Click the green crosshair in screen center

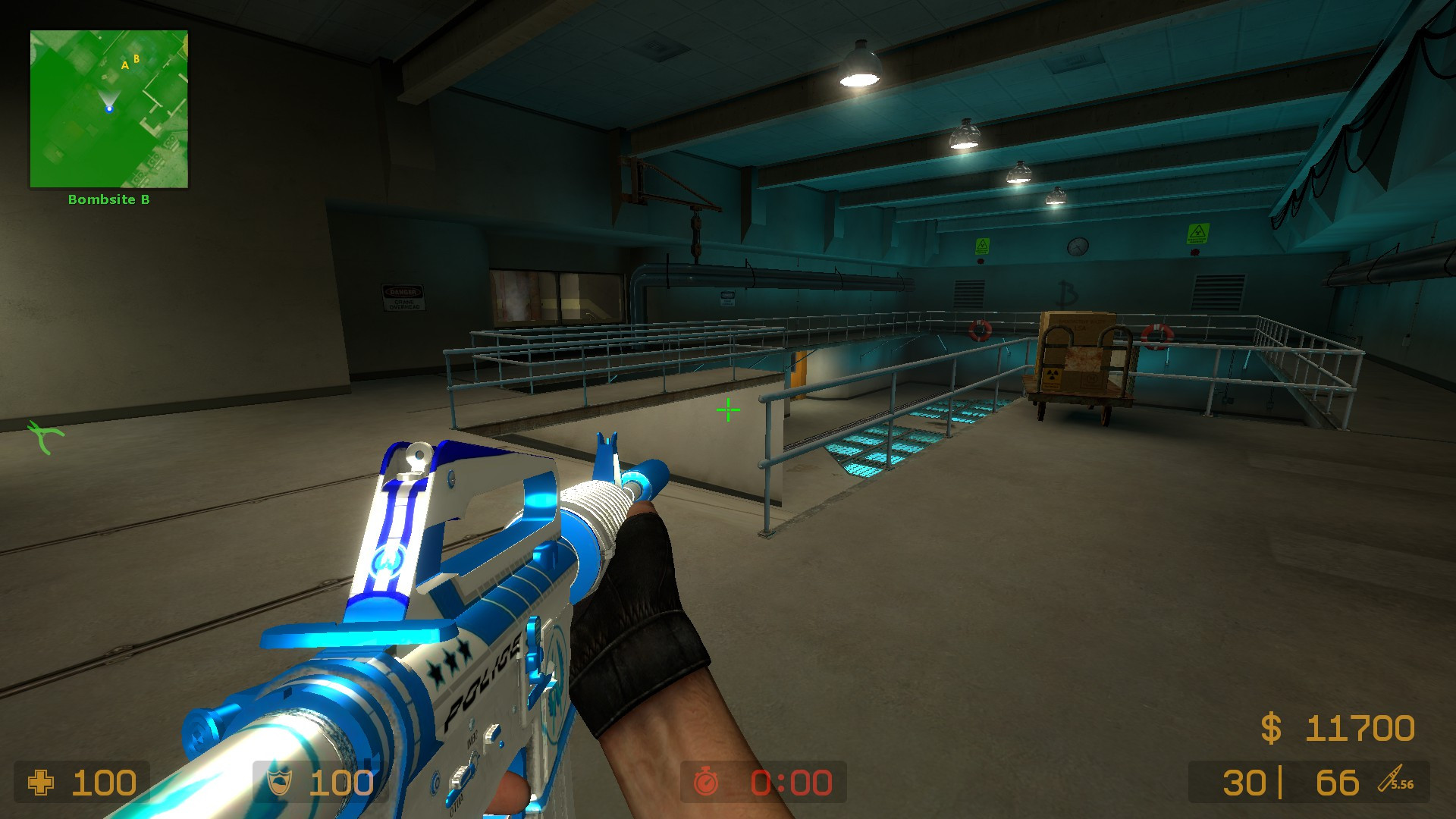727,409
